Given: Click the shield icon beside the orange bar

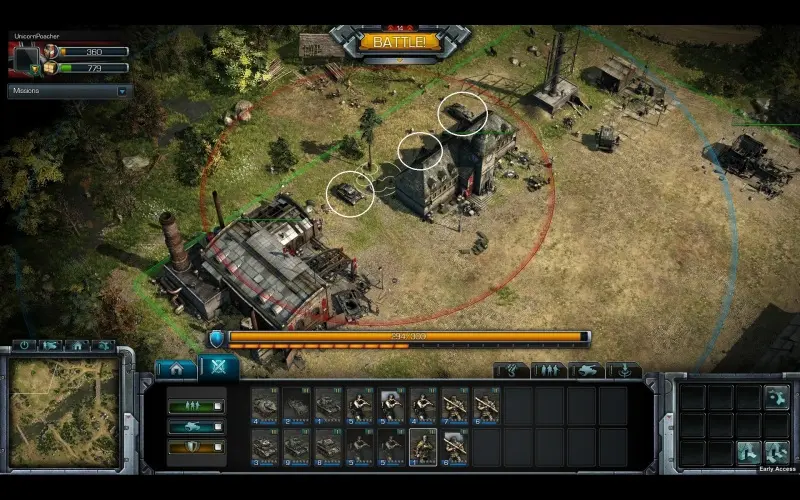Looking at the screenshot, I should (x=216, y=340).
